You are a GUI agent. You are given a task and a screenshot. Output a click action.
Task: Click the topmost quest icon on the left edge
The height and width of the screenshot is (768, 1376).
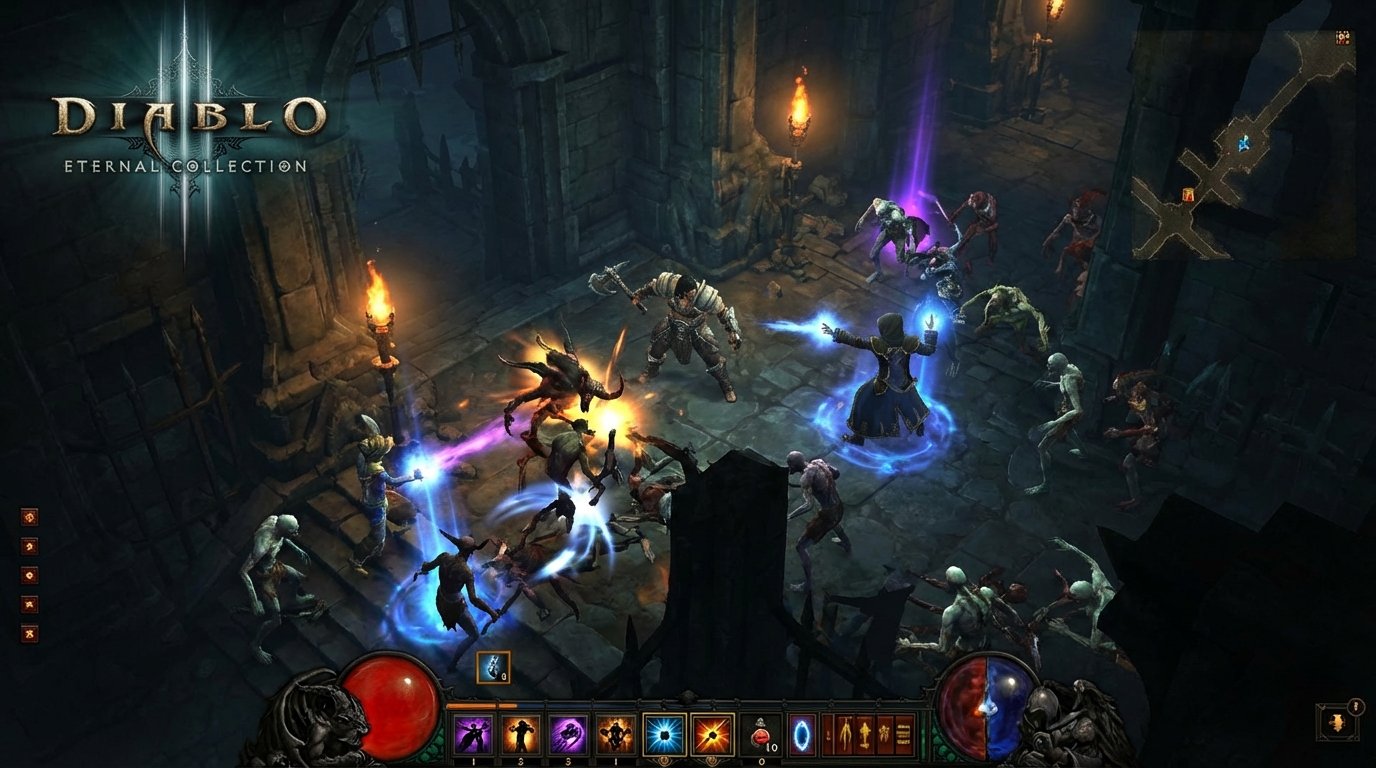pos(30,518)
